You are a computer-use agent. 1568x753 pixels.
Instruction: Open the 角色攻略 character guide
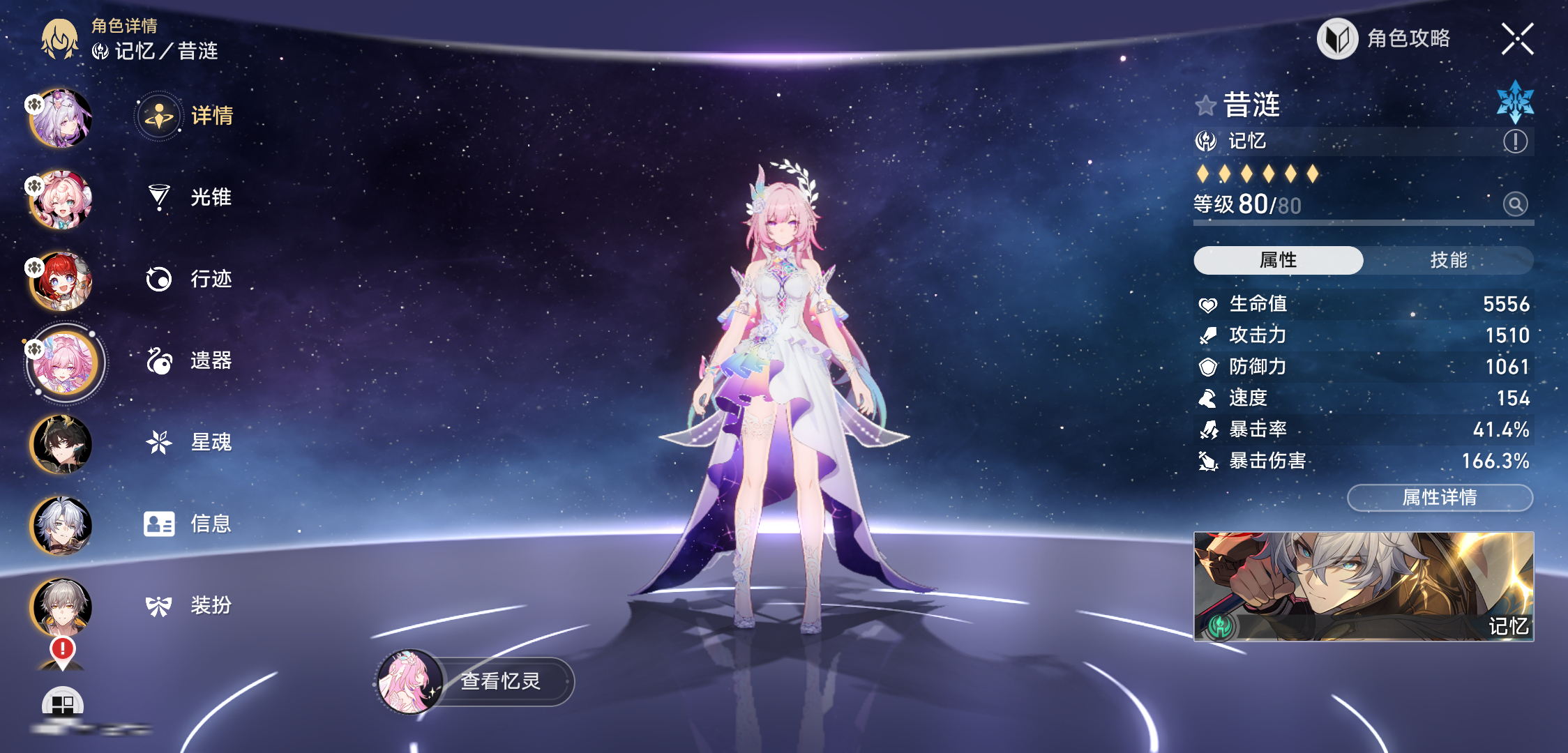1385,39
